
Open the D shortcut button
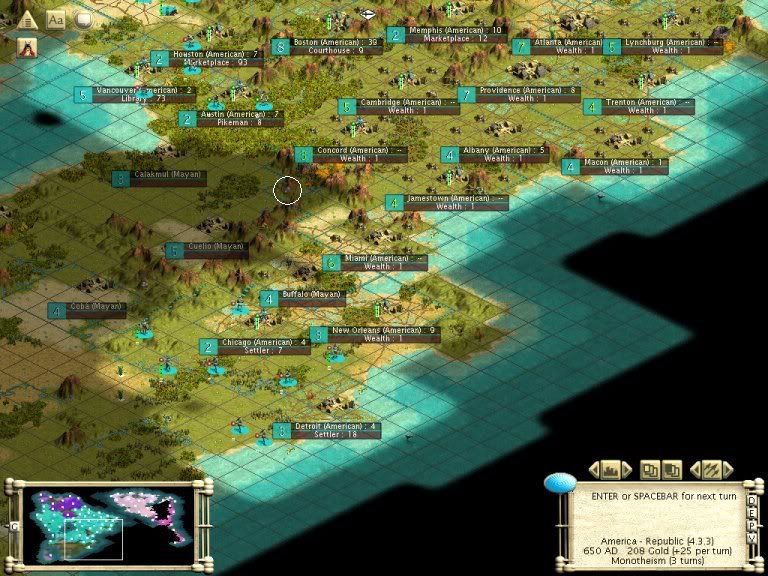point(753,500)
